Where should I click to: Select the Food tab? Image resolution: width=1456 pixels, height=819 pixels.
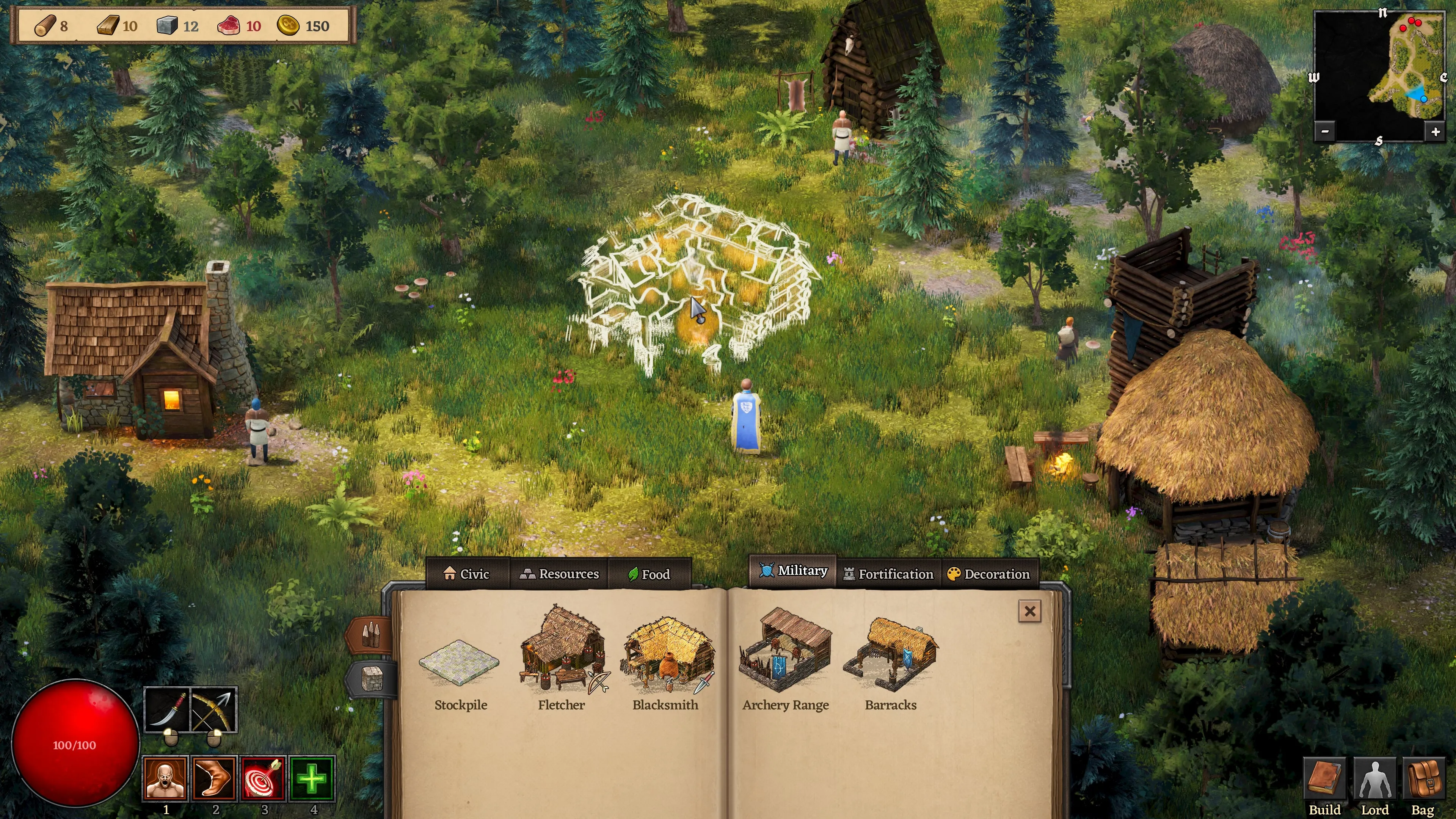pos(649,574)
